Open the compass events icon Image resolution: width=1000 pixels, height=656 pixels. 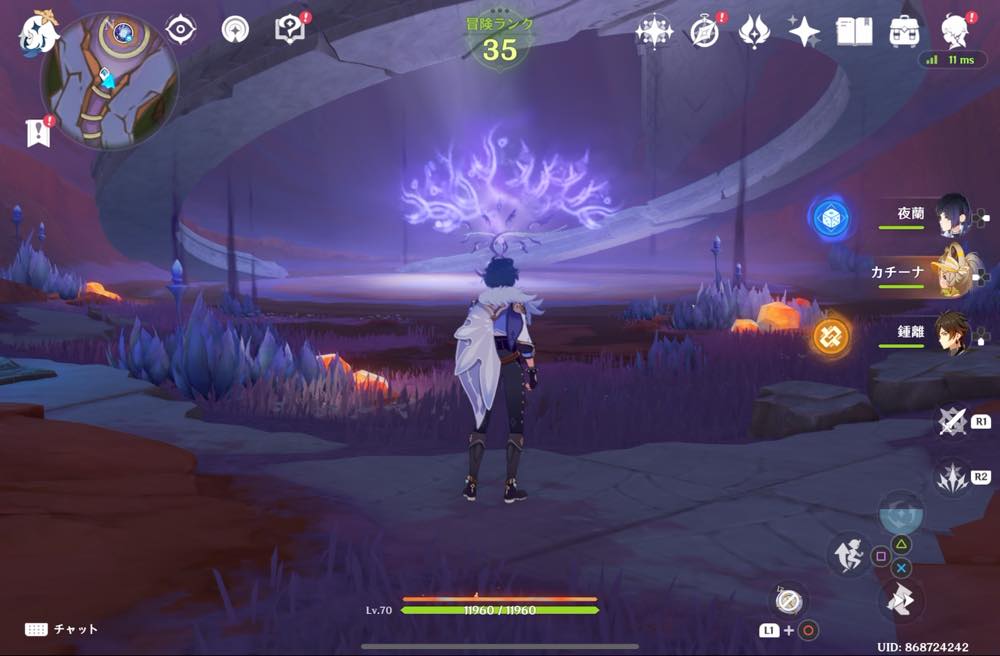[705, 32]
